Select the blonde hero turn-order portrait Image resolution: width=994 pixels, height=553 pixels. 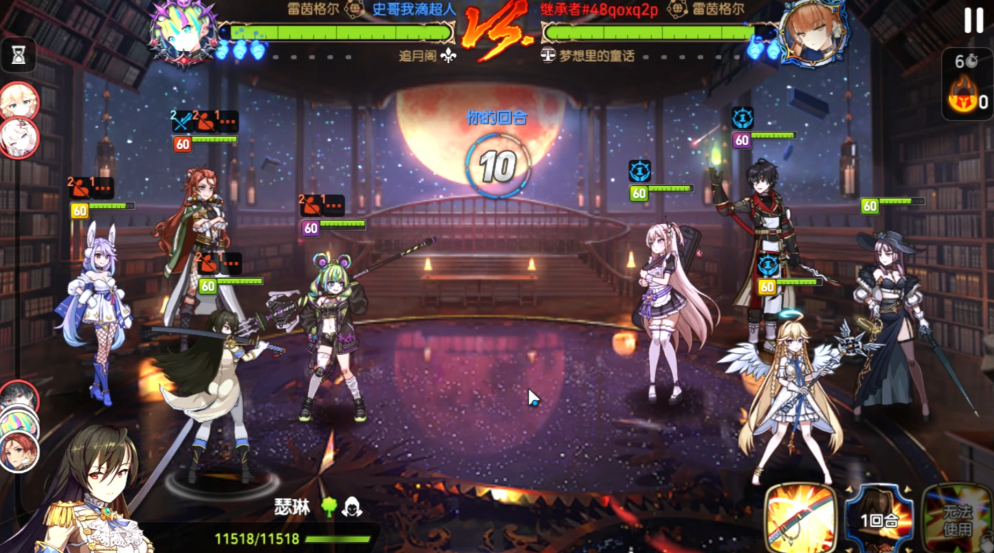pyautogui.click(x=17, y=100)
